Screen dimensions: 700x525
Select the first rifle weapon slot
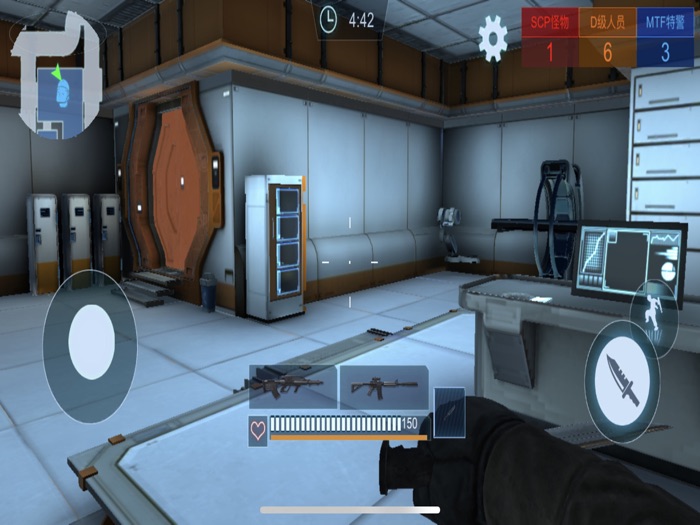292,386
